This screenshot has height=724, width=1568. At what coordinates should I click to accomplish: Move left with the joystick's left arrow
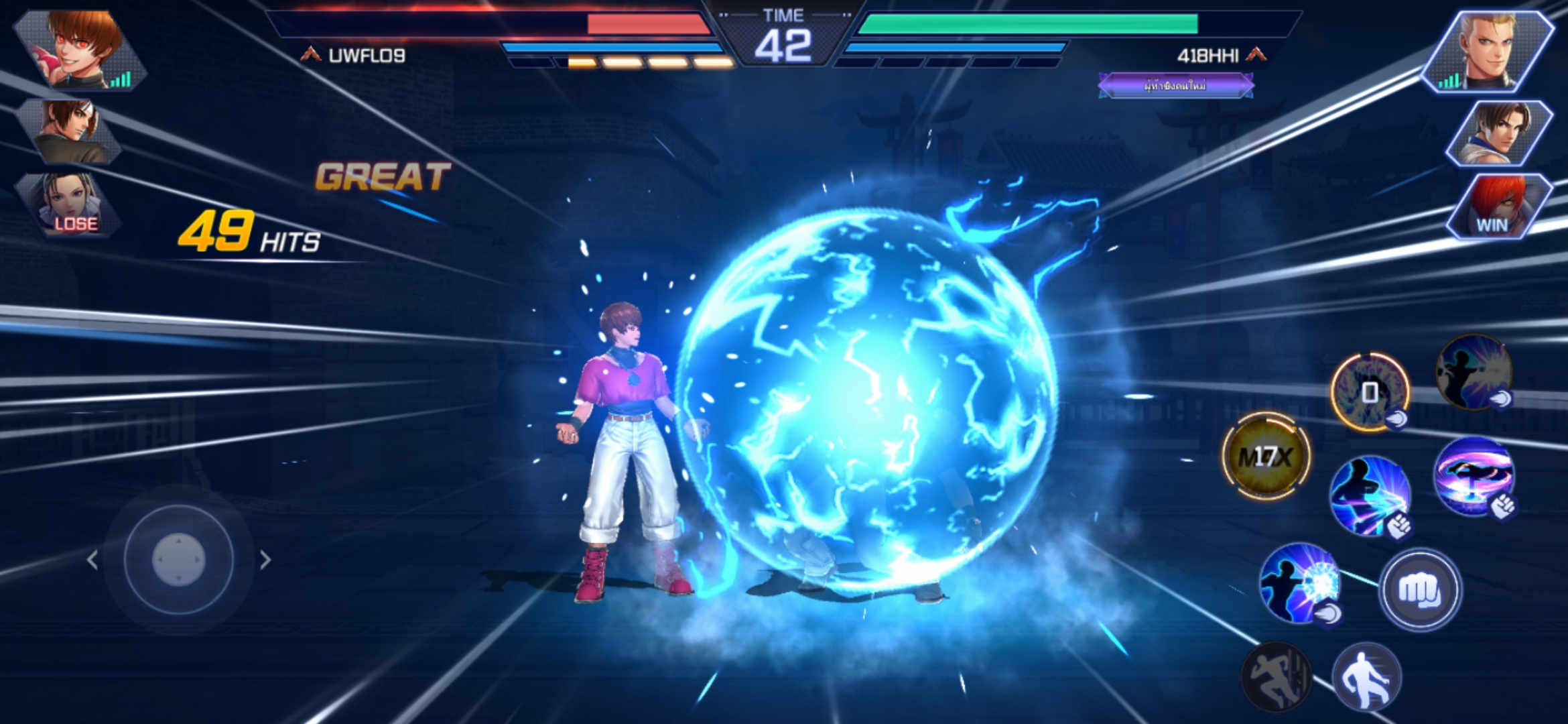click(x=92, y=560)
